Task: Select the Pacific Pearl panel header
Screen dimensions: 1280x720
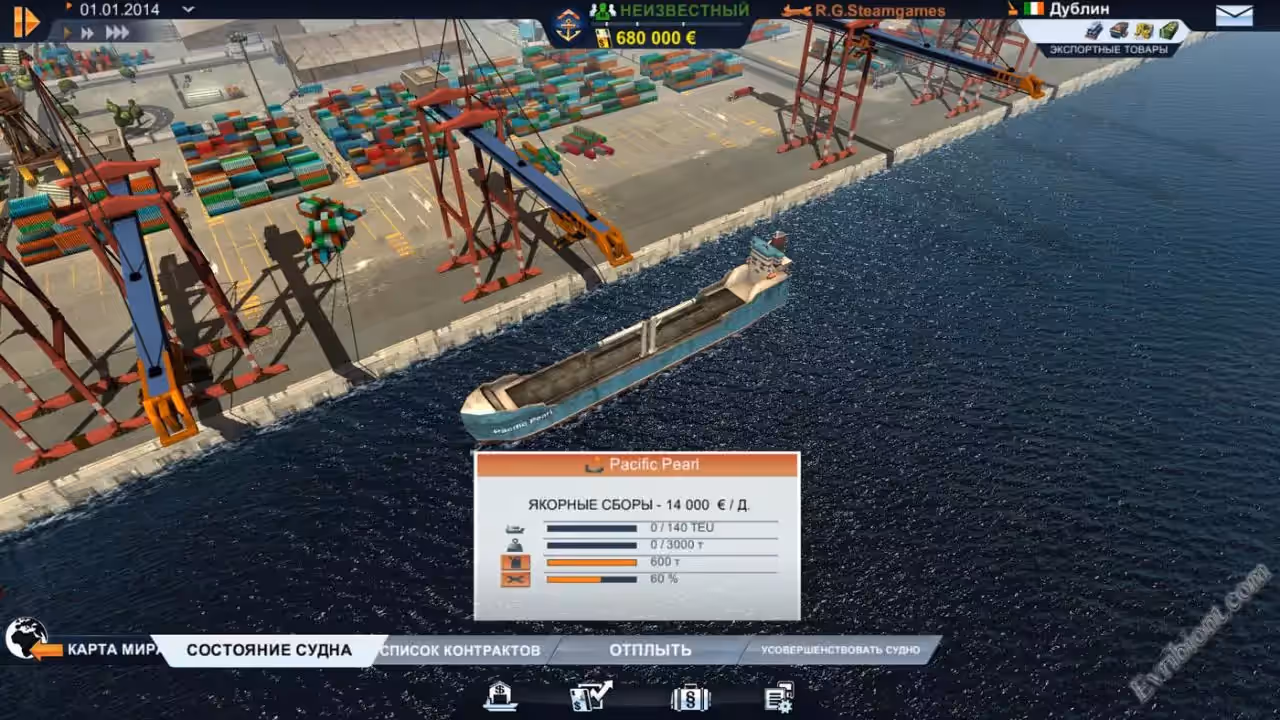Action: [x=637, y=464]
